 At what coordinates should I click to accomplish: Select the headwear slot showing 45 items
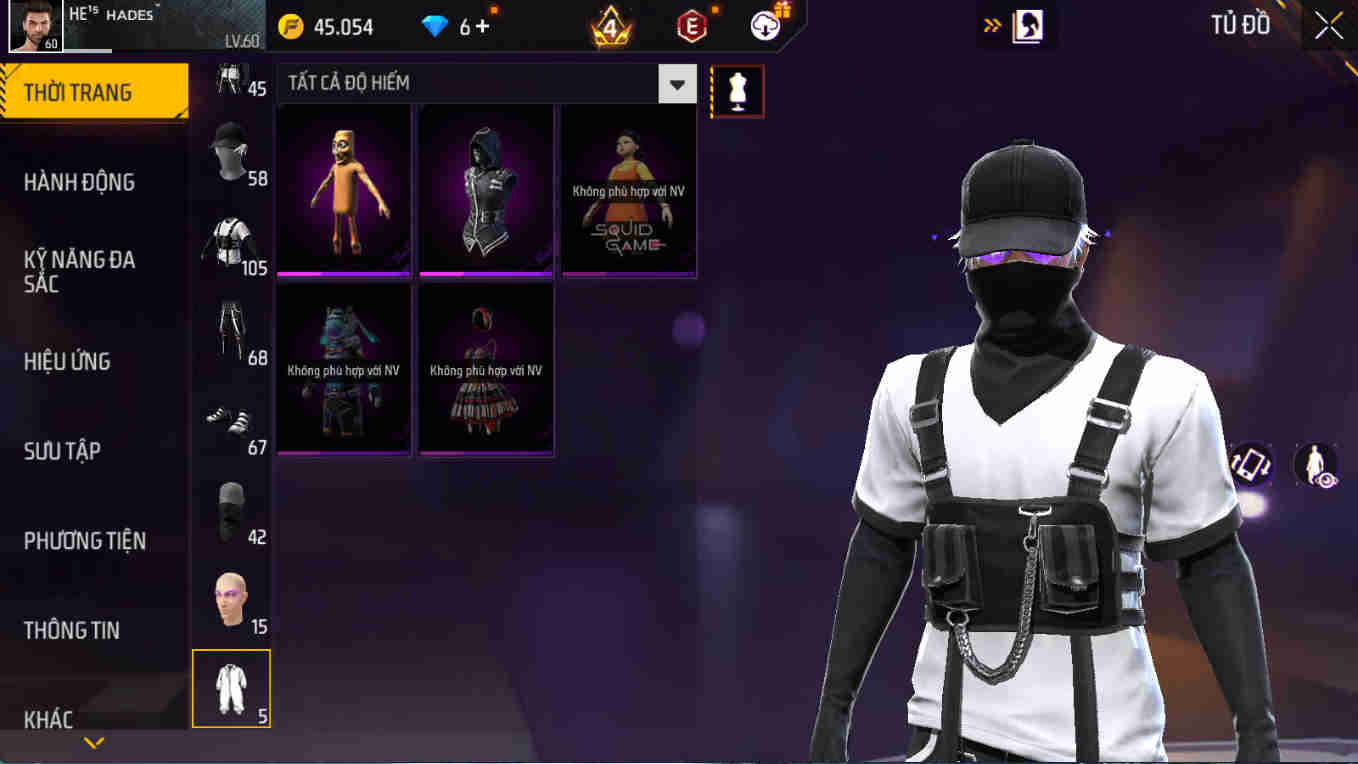pos(231,80)
